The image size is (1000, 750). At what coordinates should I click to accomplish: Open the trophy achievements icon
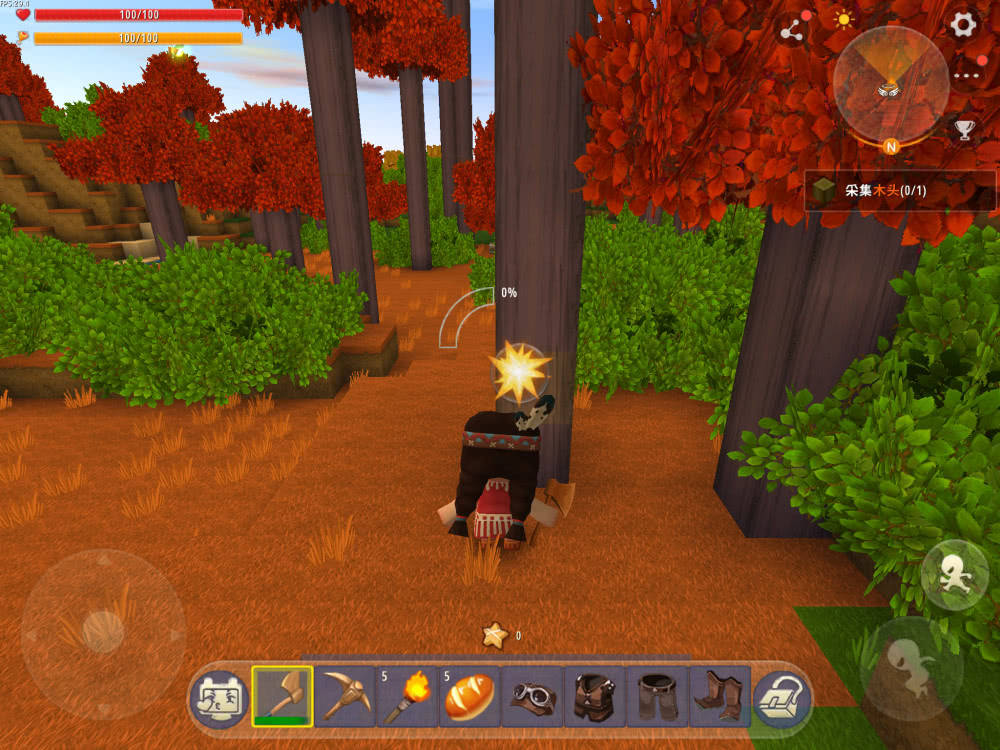click(964, 130)
